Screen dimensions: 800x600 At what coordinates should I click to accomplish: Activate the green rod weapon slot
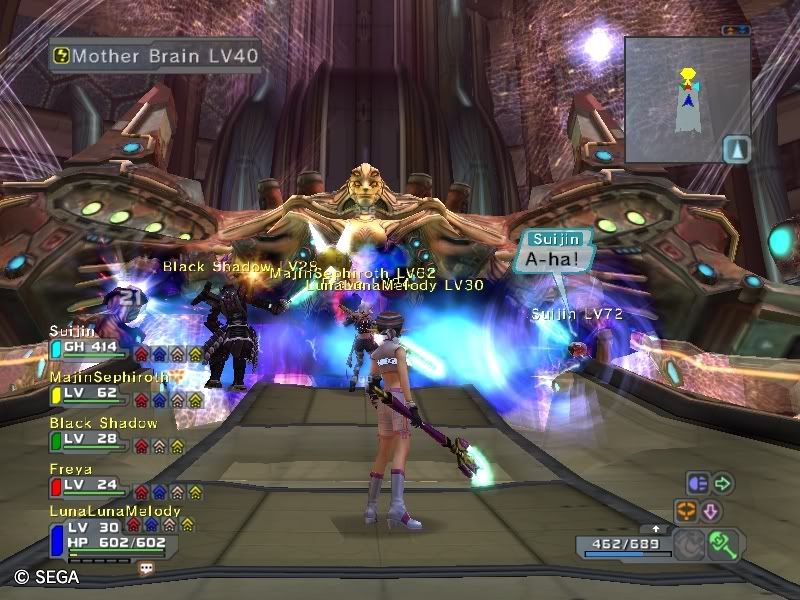point(723,544)
